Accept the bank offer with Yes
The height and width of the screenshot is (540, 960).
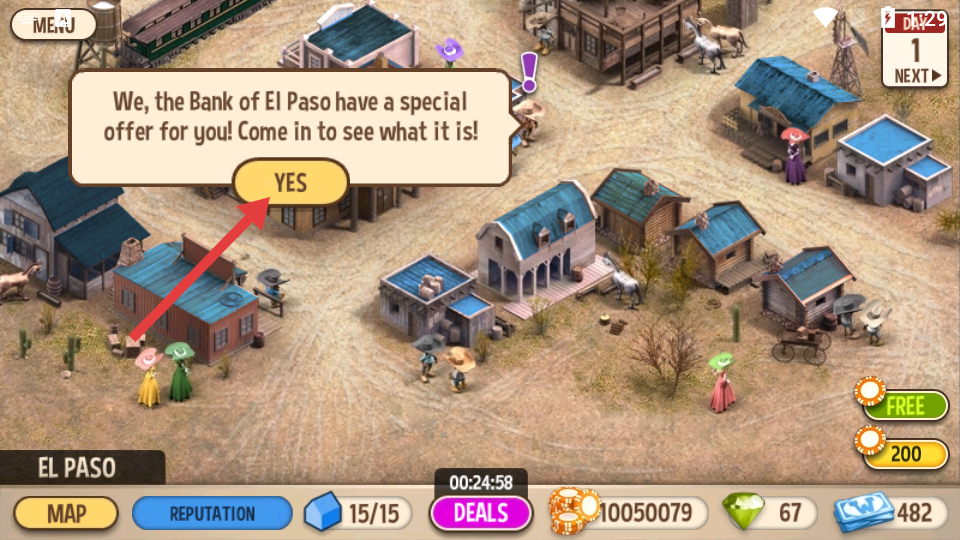(x=291, y=183)
